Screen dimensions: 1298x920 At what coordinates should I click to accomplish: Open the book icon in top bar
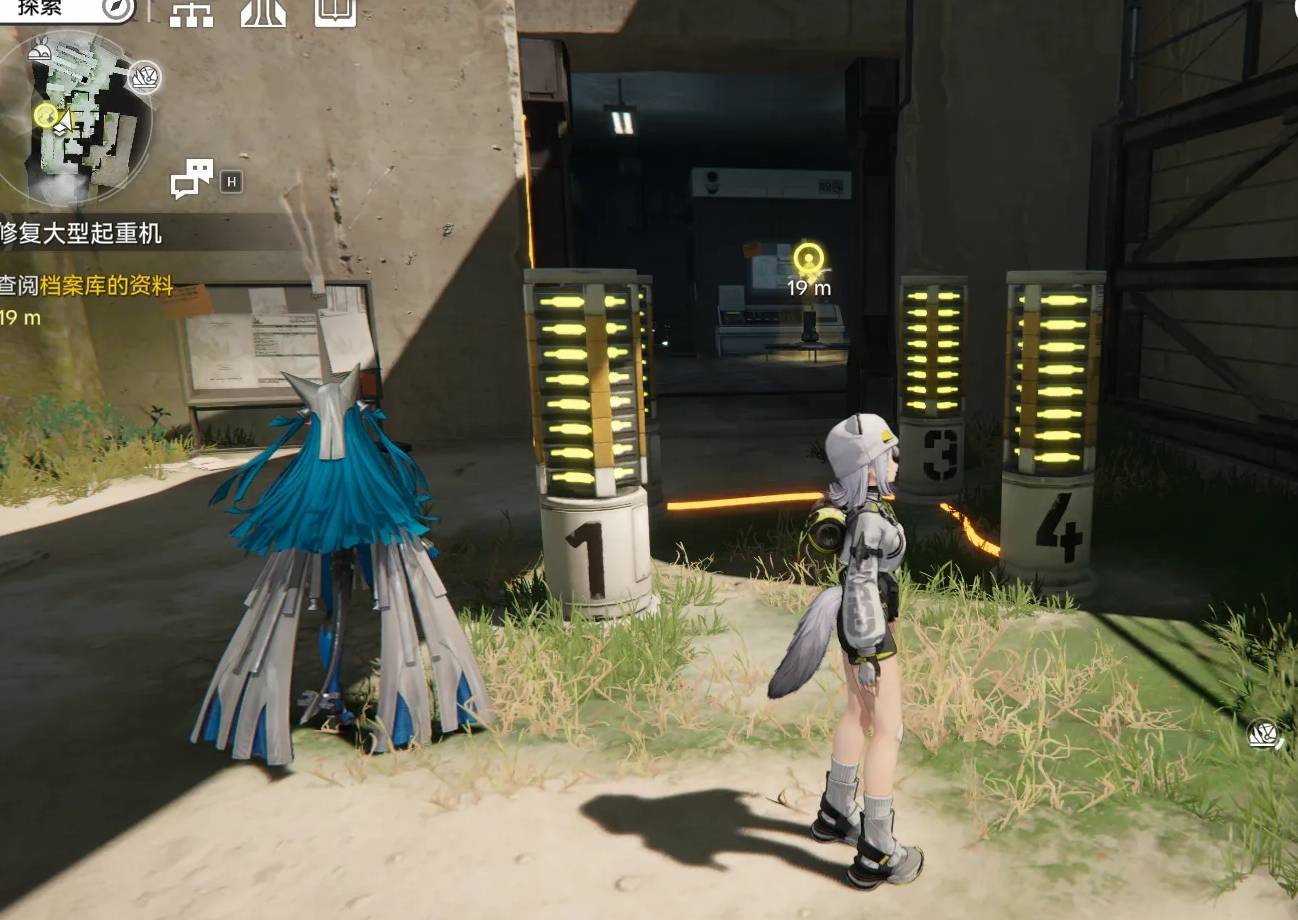(335, 12)
